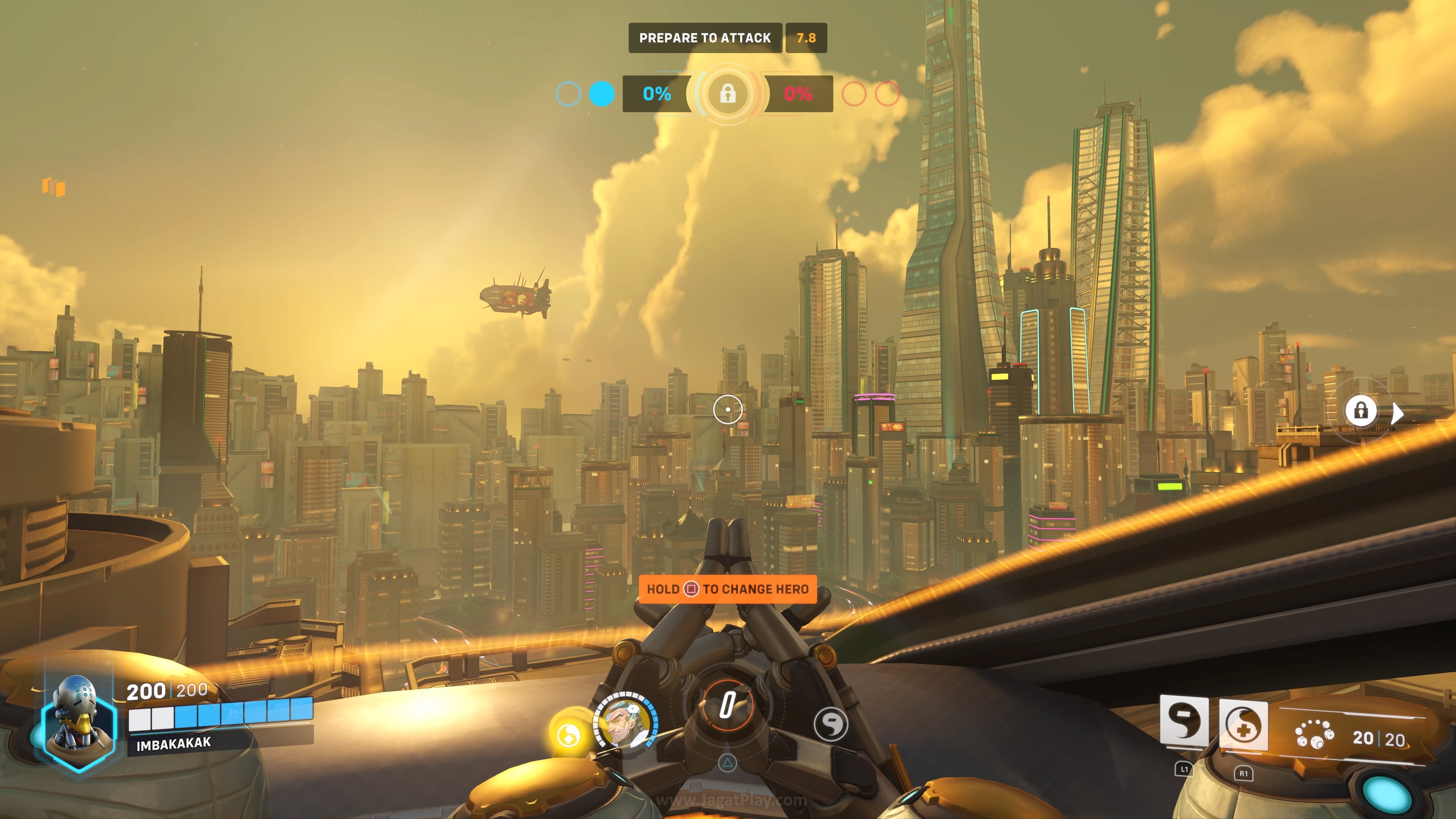The width and height of the screenshot is (1456, 819).
Task: Click the filled blue team round marker
Action: pos(601,94)
